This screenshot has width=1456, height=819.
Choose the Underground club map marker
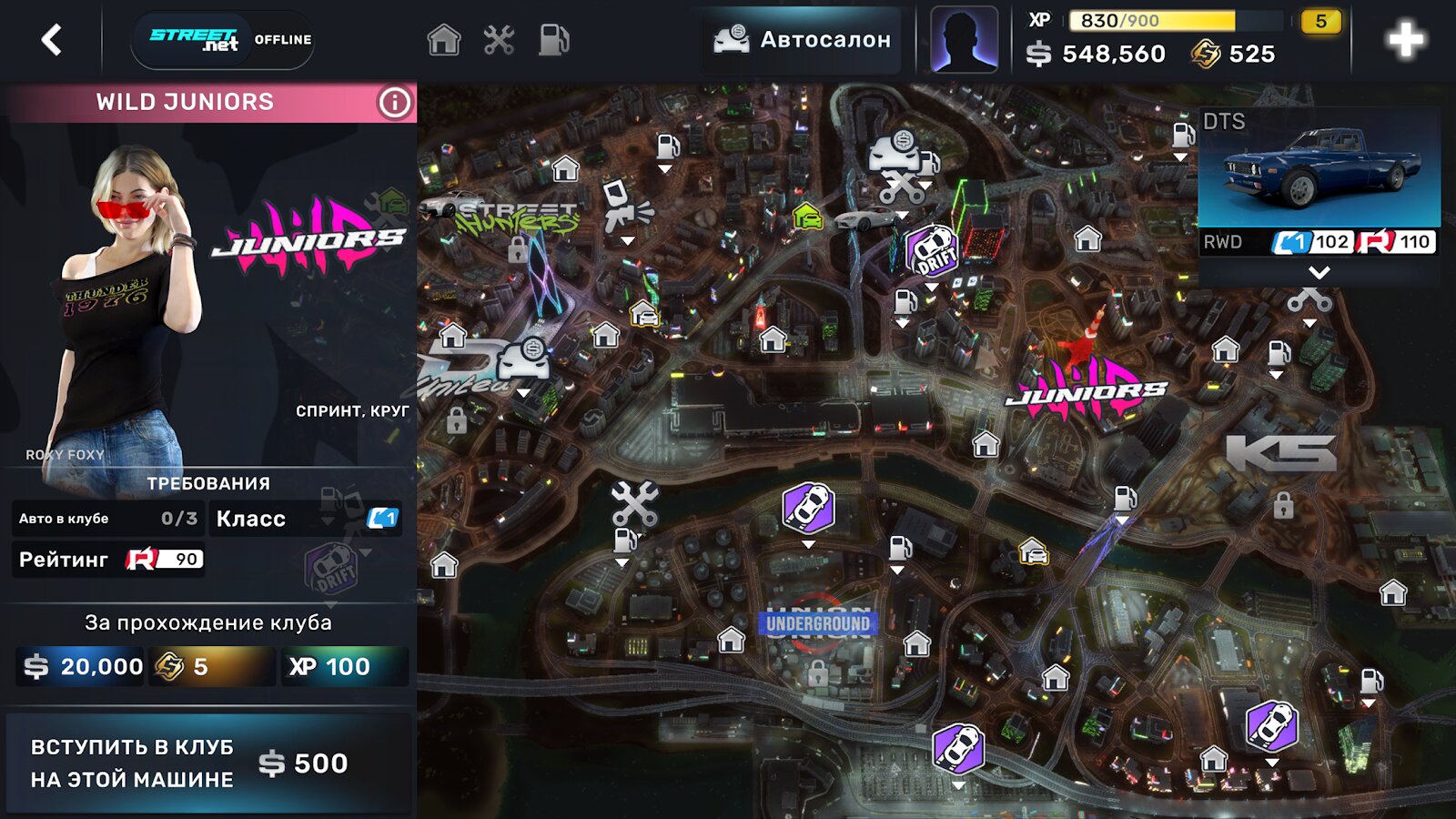817,624
